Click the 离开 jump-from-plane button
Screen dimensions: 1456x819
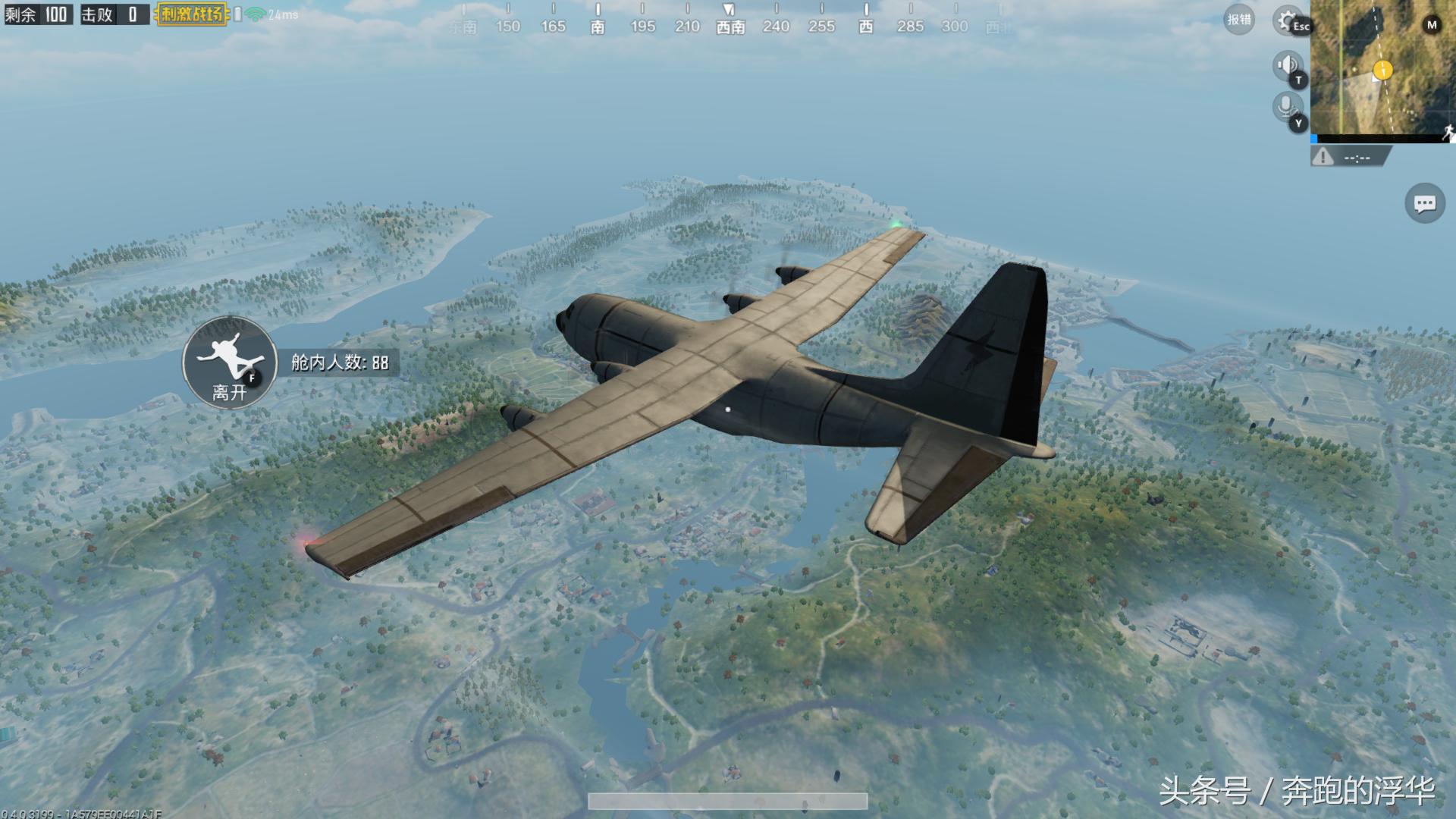click(230, 362)
